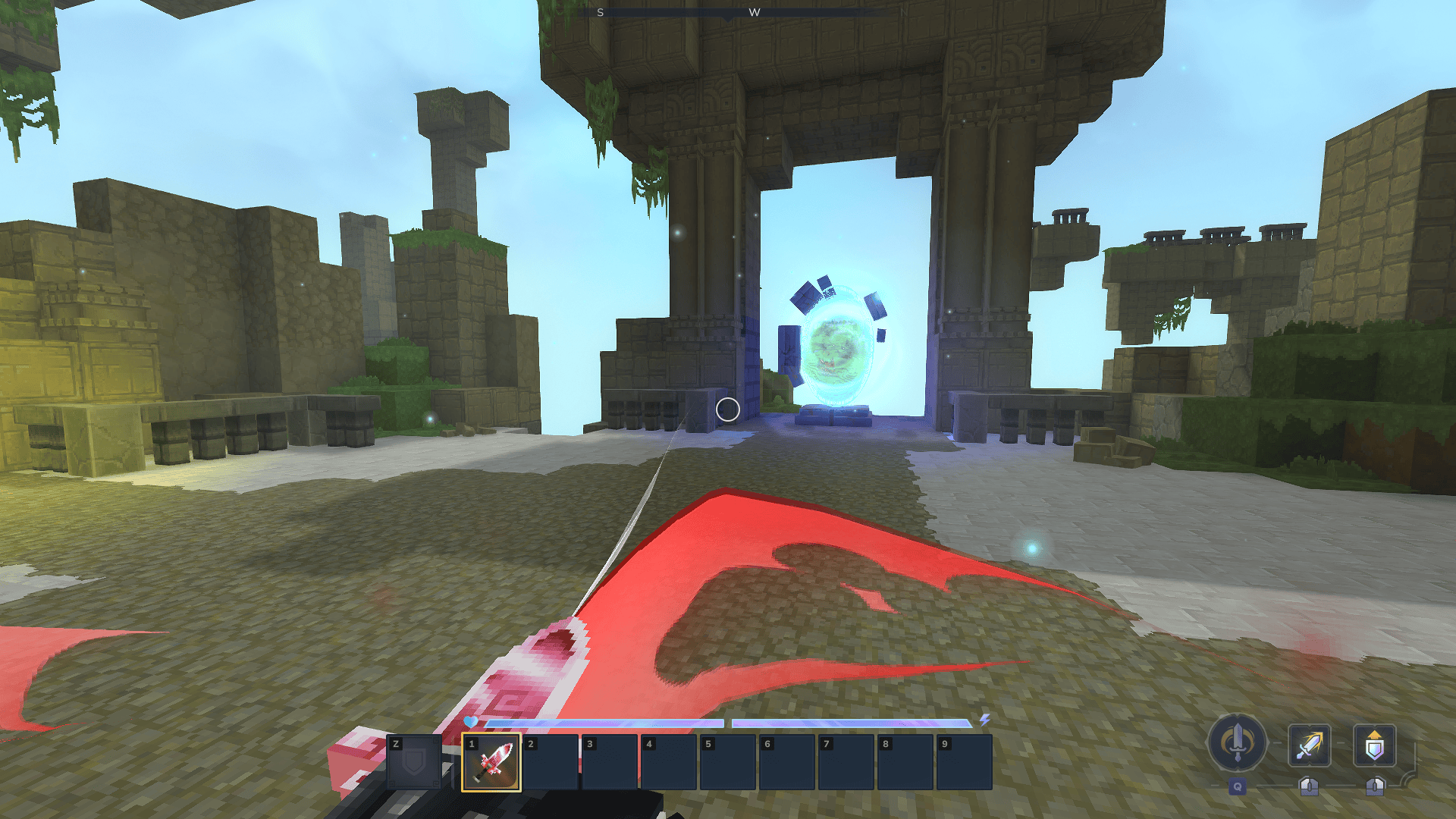
Task: Activate the round sword signature ability icon
Action: [1237, 742]
